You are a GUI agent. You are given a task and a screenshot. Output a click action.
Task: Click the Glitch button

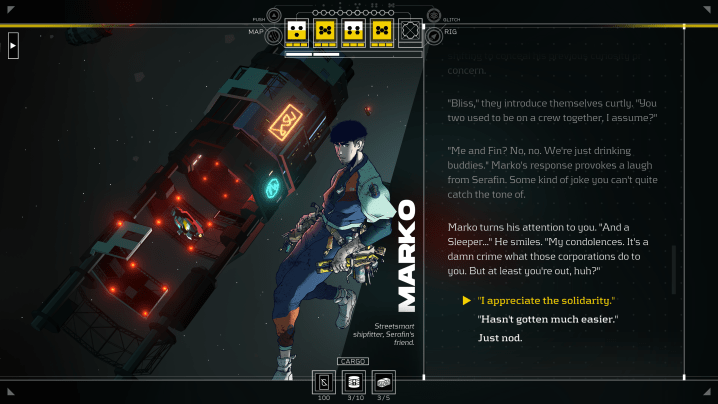[434, 16]
